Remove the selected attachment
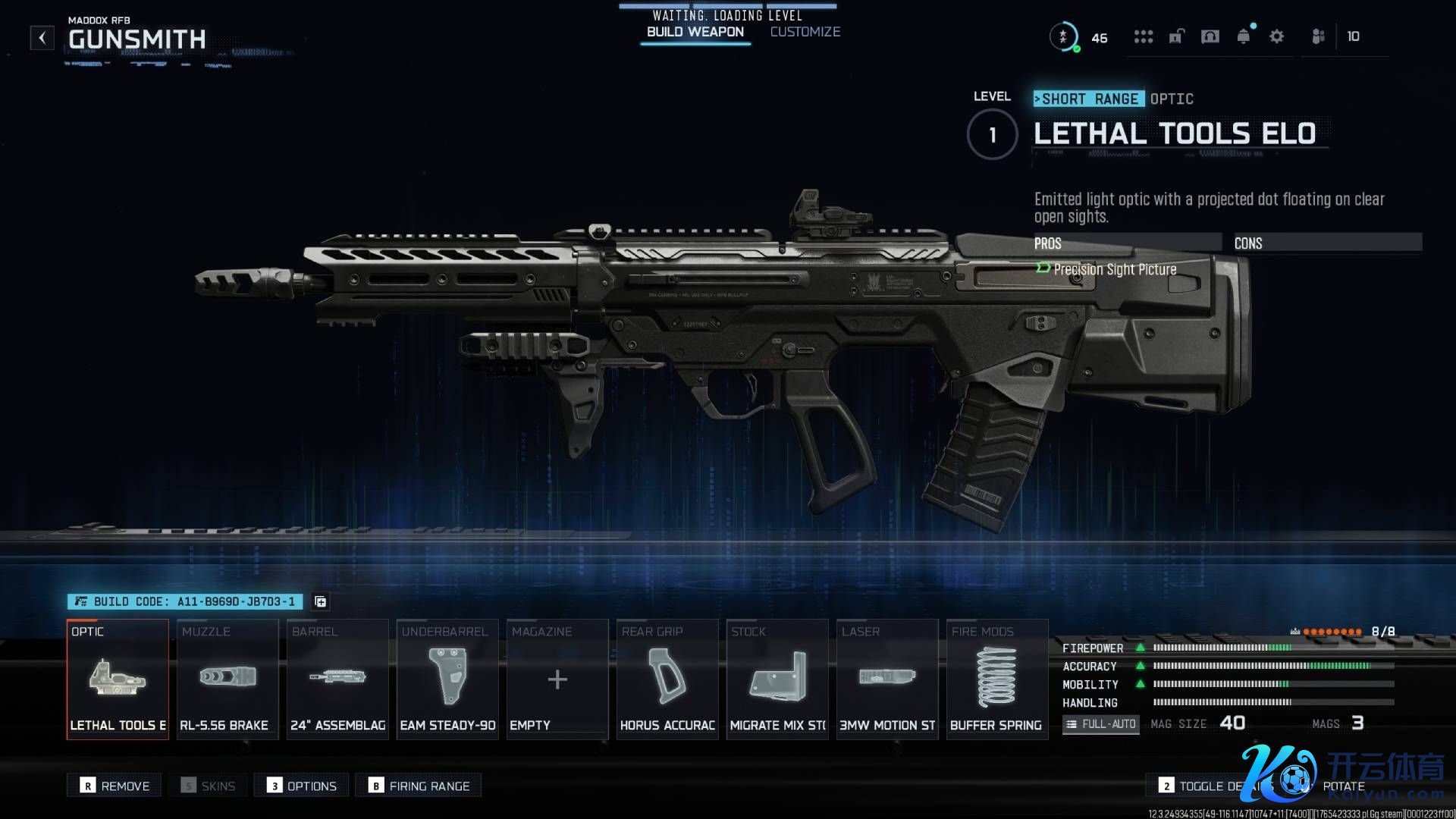Viewport: 1456px width, 819px height. pyautogui.click(x=115, y=786)
